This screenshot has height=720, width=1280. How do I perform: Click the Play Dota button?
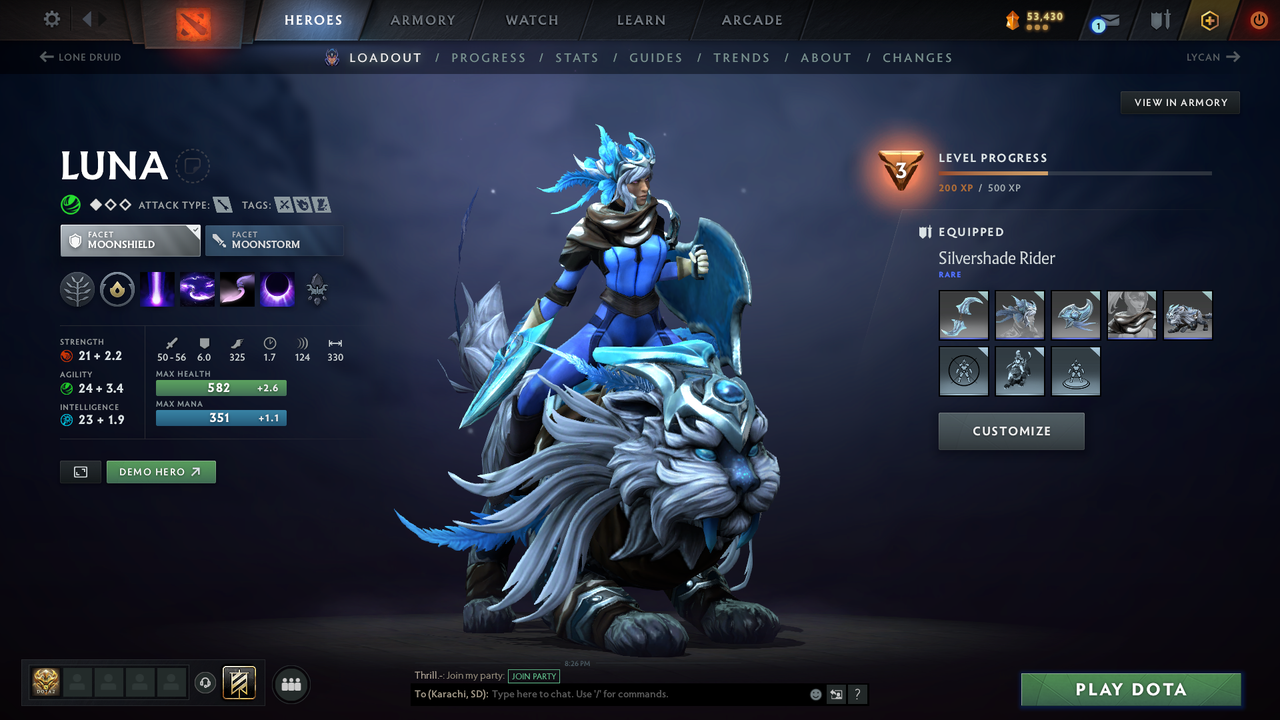click(x=1130, y=689)
